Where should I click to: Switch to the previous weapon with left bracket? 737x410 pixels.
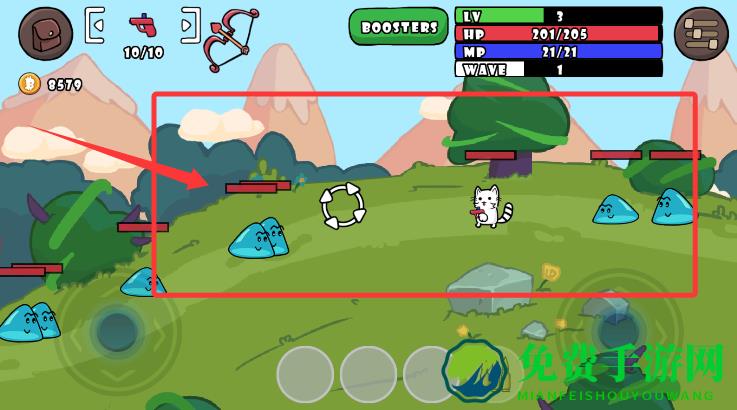pos(95,25)
